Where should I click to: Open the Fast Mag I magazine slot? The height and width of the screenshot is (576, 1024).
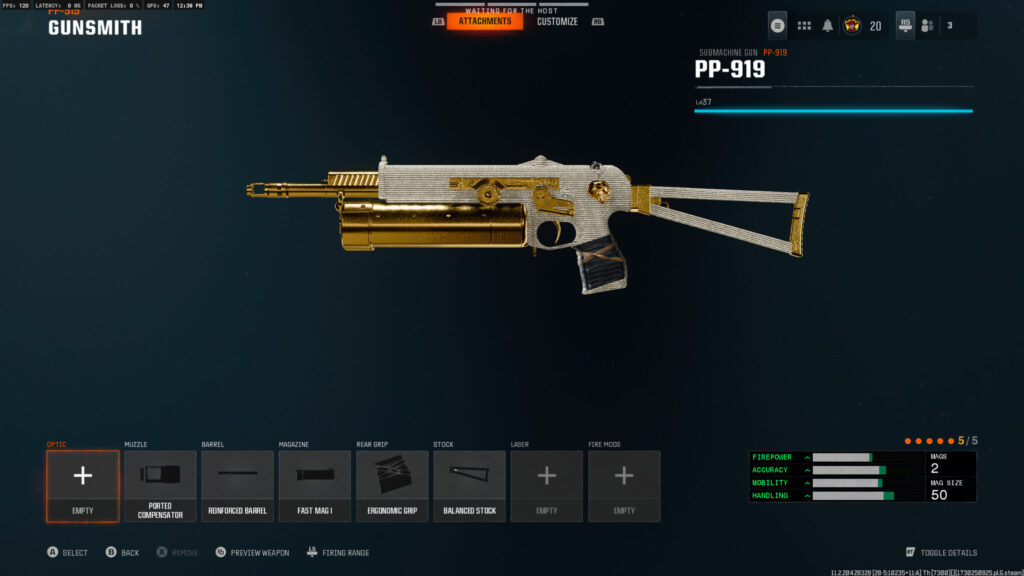tap(314, 486)
